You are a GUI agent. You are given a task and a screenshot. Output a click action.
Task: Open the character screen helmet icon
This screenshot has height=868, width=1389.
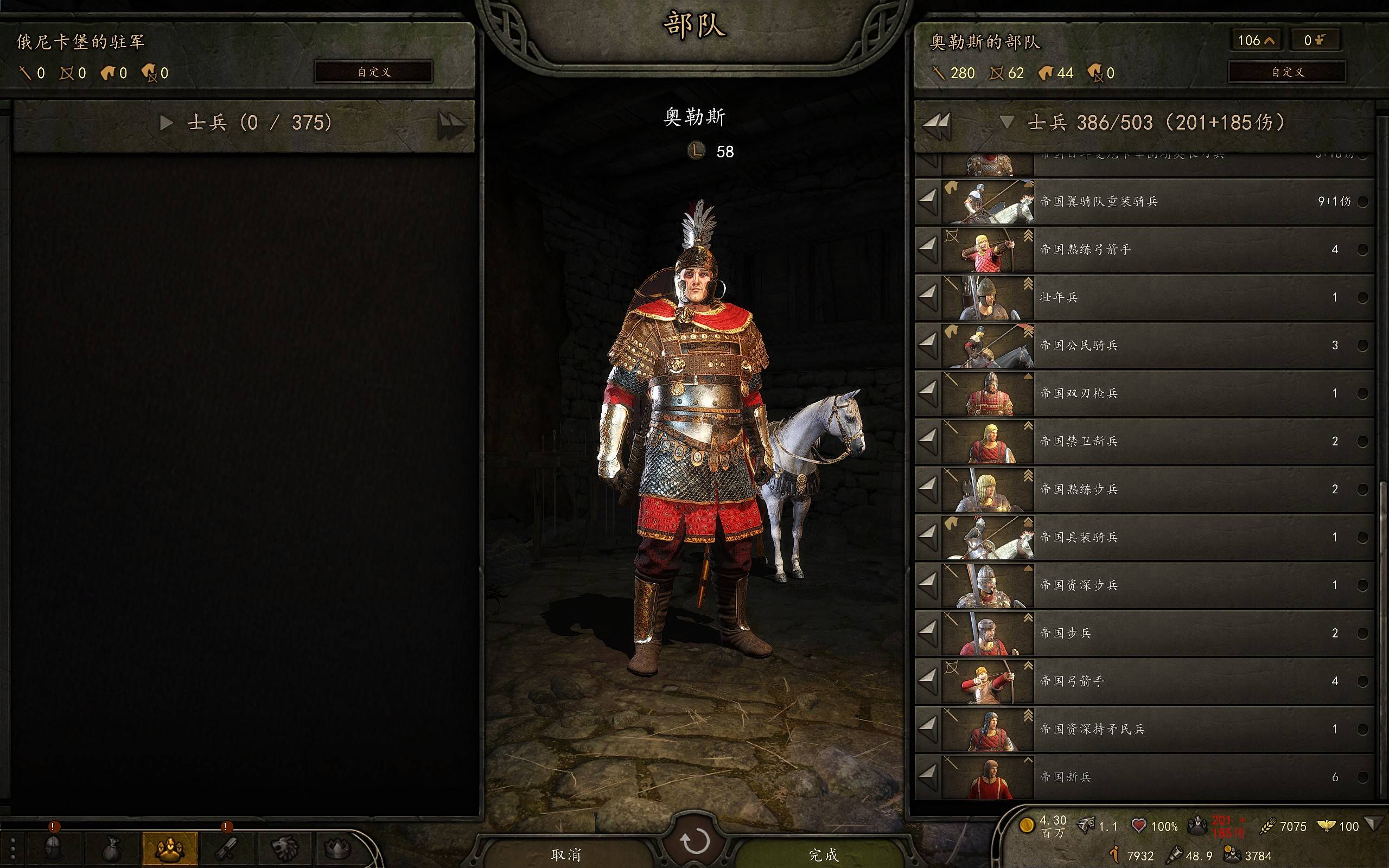[53, 848]
